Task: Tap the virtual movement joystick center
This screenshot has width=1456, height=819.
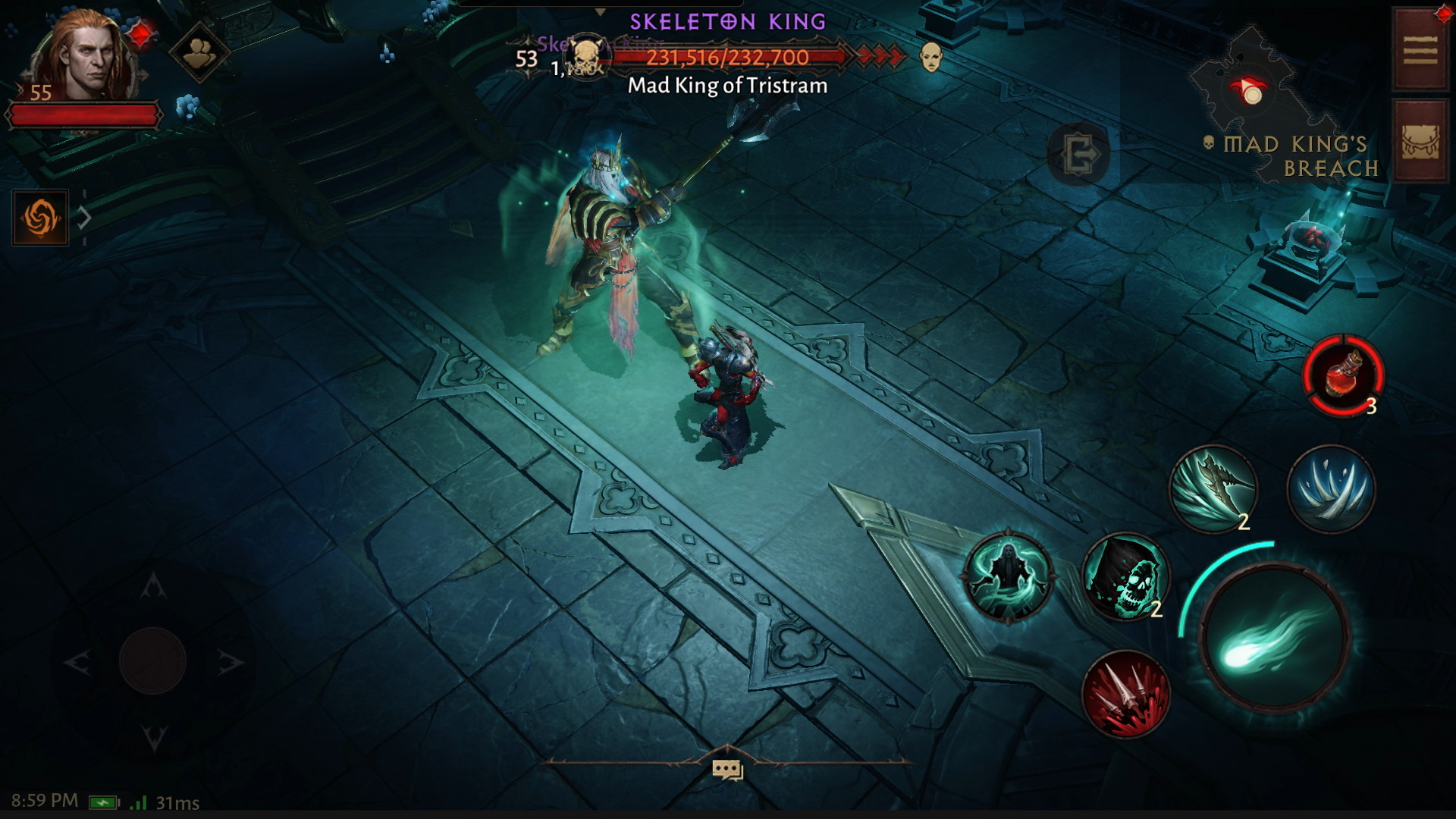Action: pyautogui.click(x=152, y=661)
